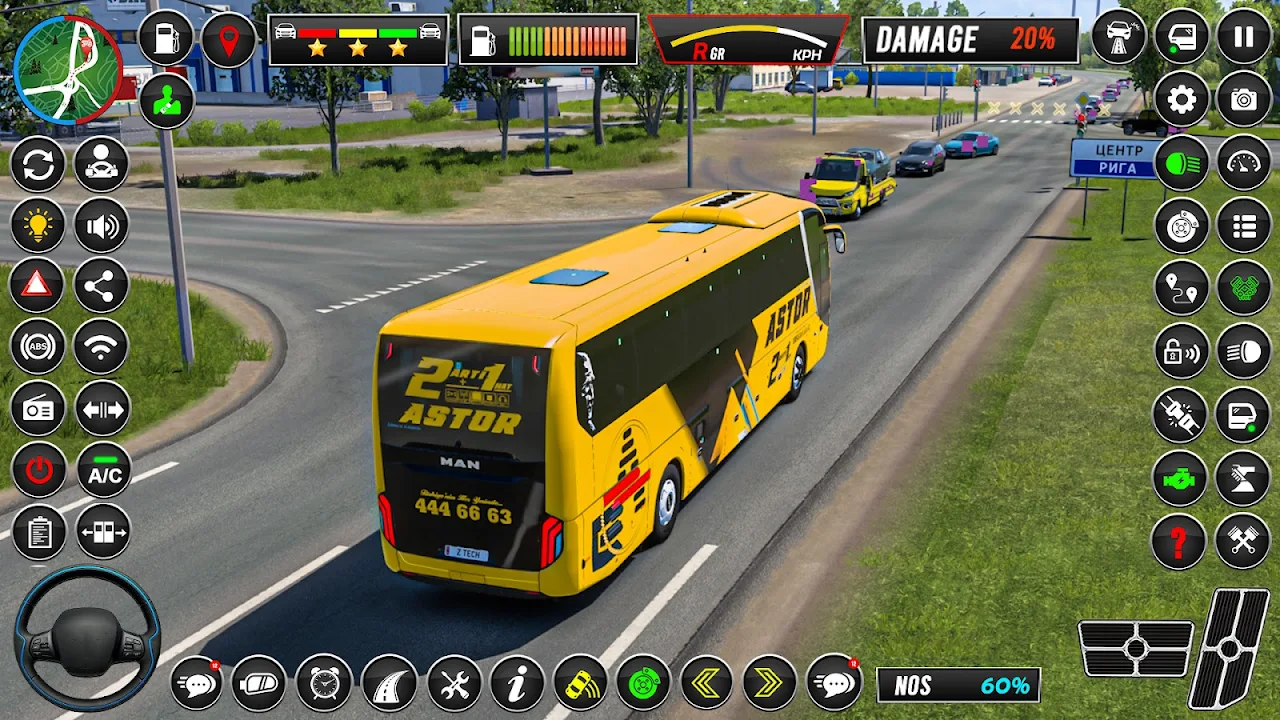The image size is (1280, 720).
Task: Open the red question mark help
Action: pos(1179,541)
